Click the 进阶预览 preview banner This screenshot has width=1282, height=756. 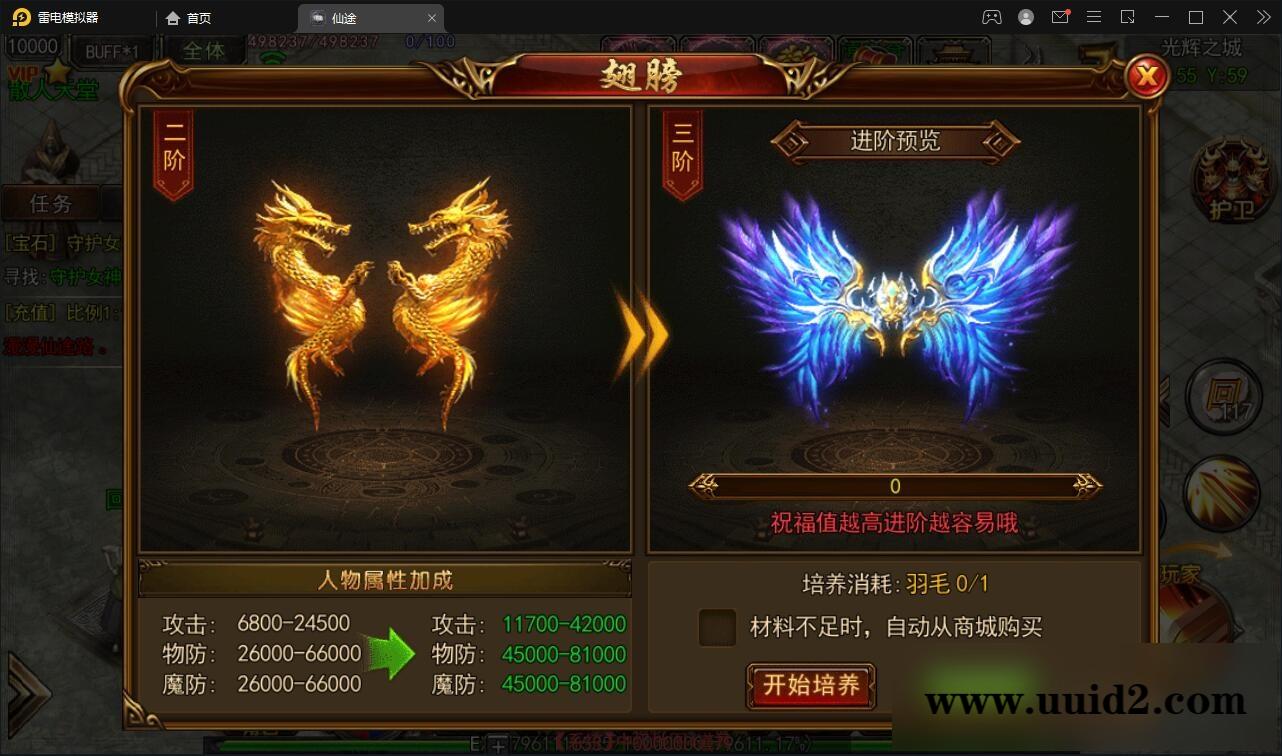tap(895, 141)
